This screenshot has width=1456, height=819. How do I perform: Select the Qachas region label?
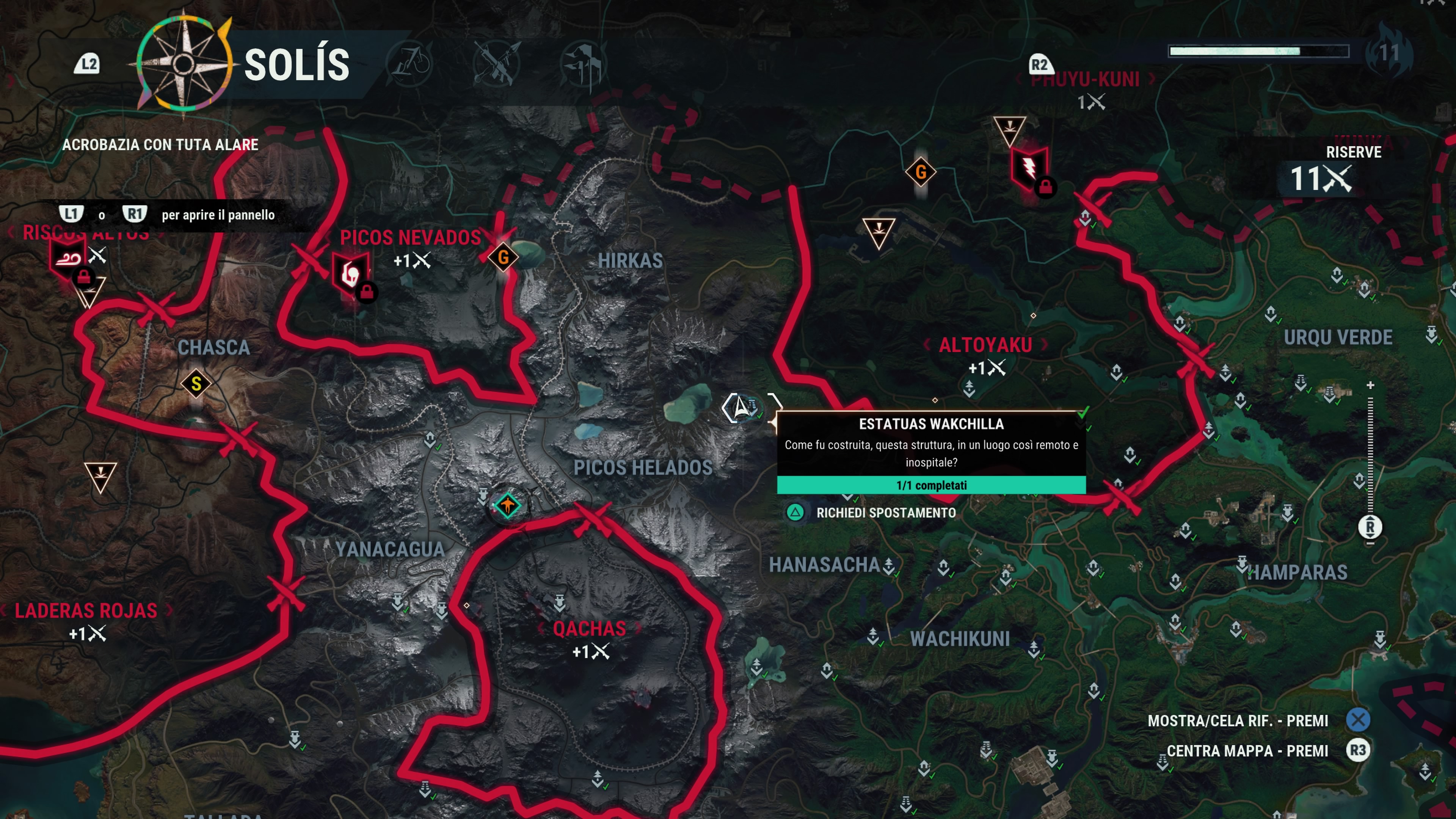point(589,629)
